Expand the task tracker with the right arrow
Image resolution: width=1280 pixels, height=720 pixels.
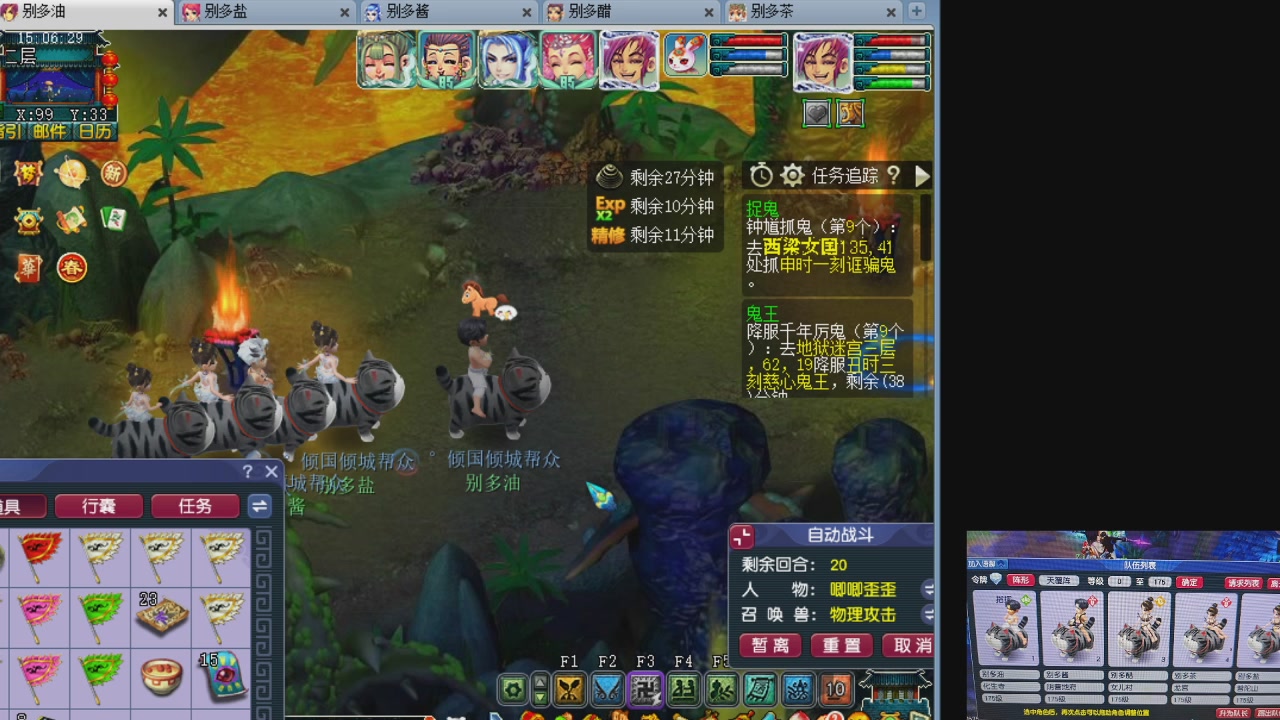921,176
